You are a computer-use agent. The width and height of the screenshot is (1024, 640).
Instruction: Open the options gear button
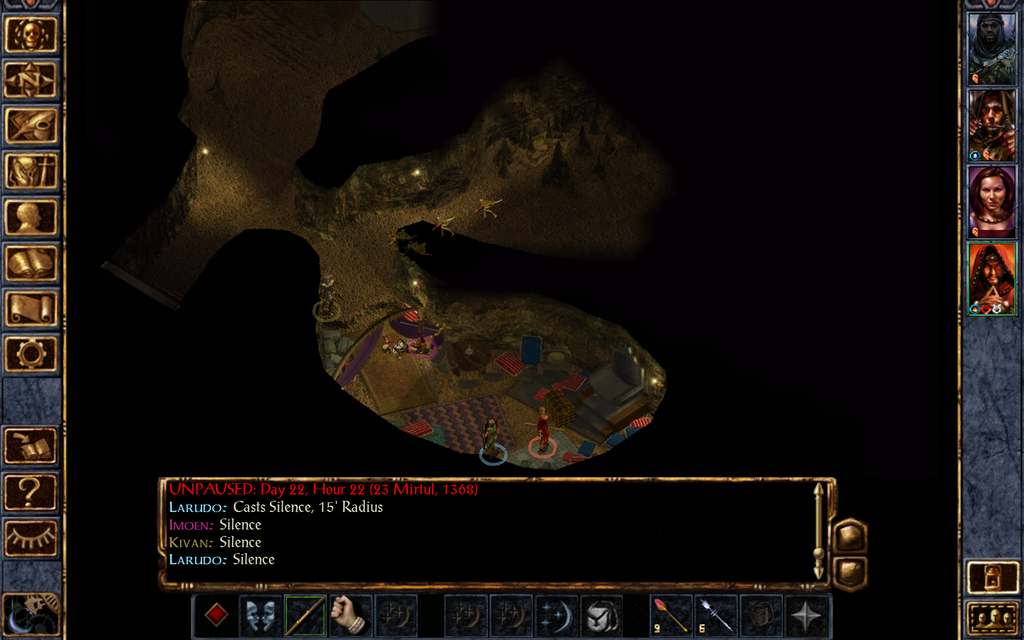31,353
